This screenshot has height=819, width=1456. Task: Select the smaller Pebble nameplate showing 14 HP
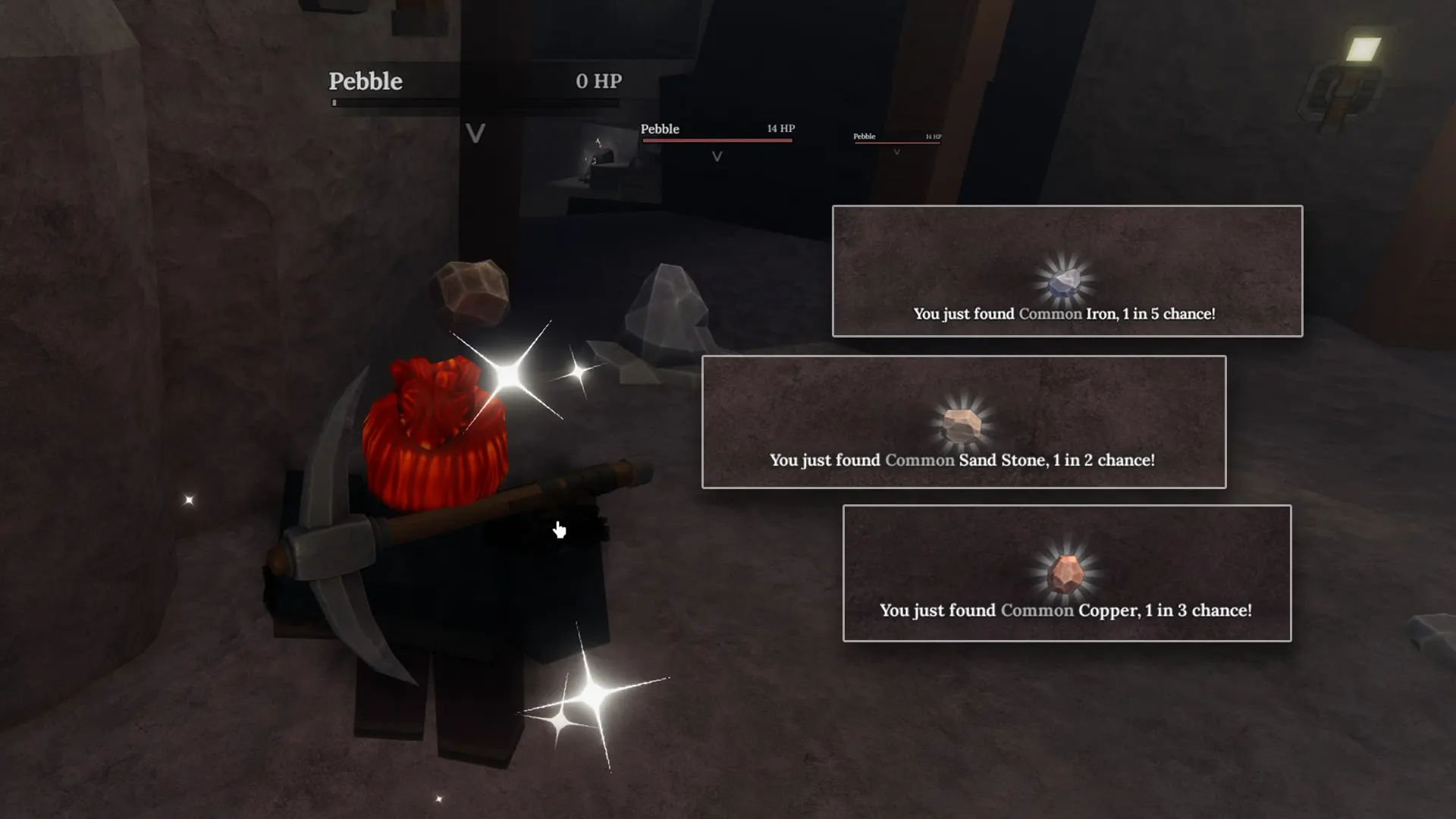coord(659,129)
